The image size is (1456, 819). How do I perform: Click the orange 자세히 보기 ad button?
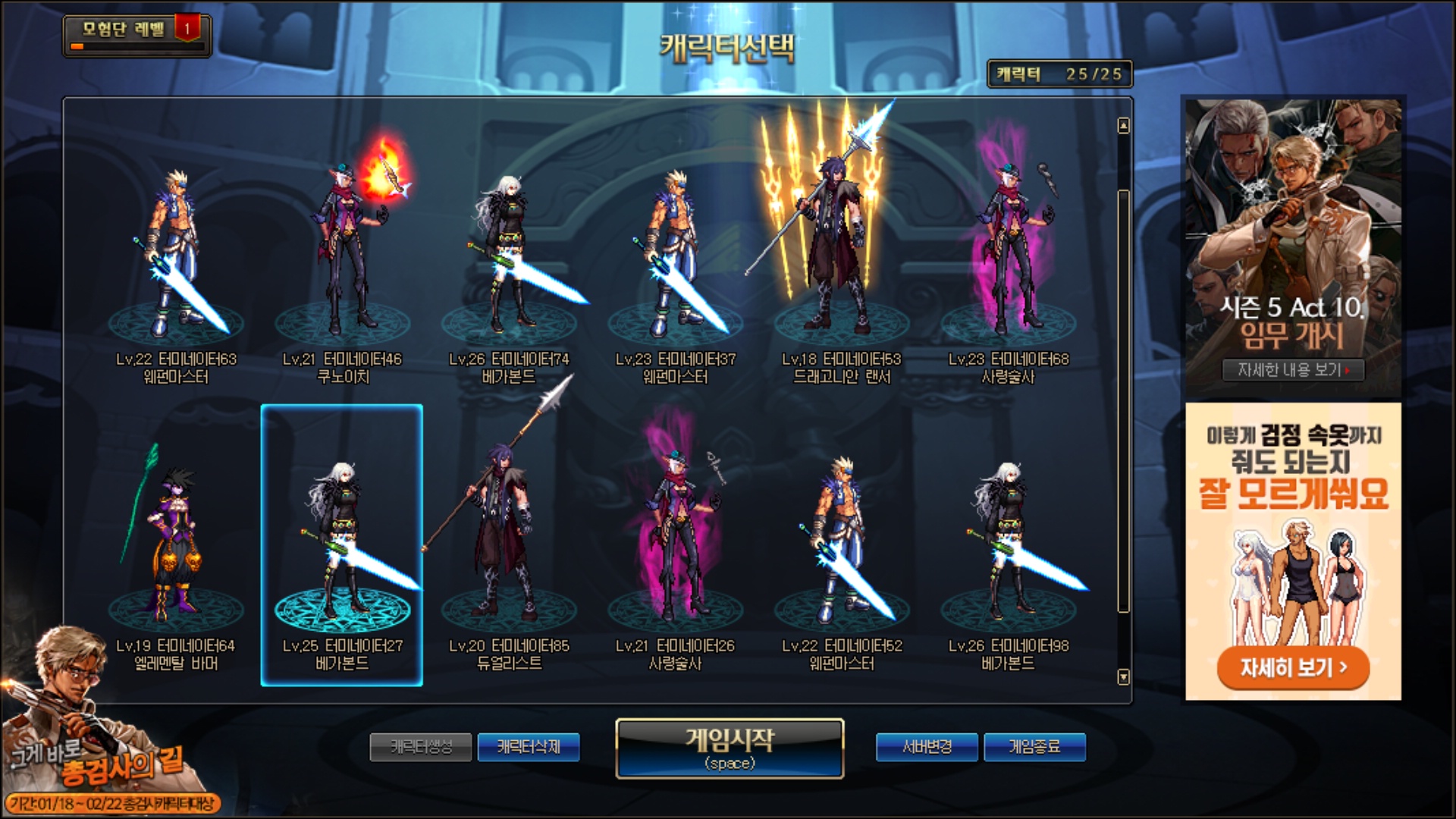[x=1293, y=667]
